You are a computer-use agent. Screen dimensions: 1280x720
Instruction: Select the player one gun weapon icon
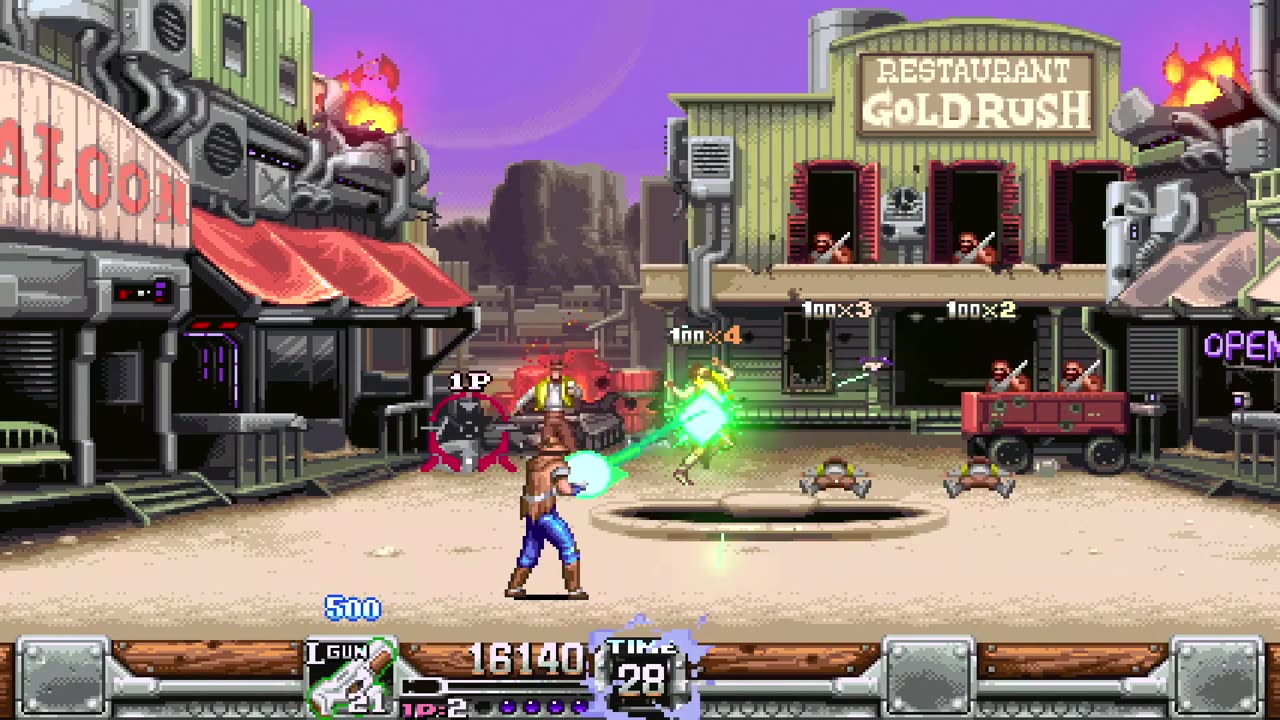[x=349, y=678]
